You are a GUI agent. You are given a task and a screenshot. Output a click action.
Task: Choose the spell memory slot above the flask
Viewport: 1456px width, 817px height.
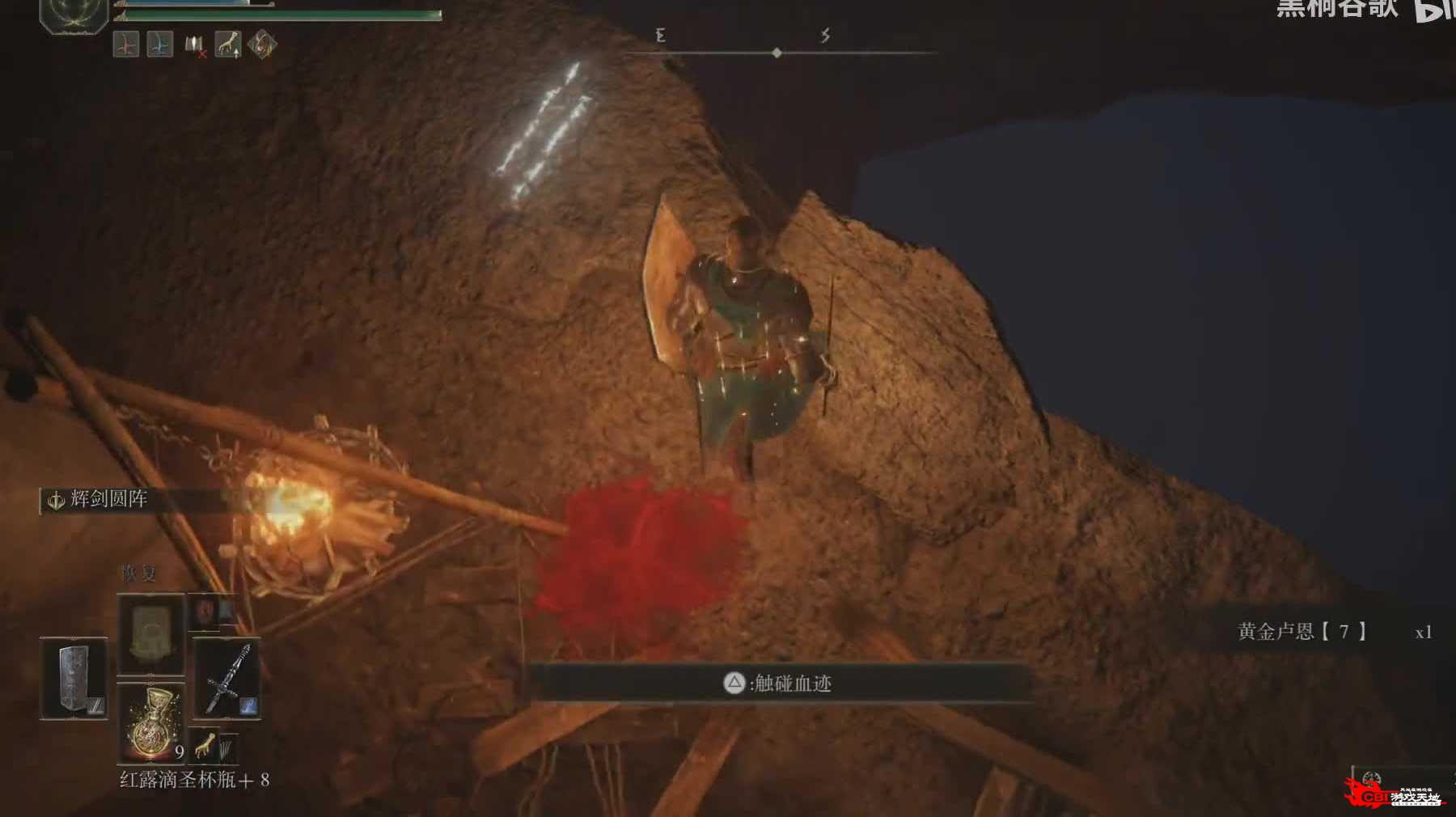tap(150, 634)
